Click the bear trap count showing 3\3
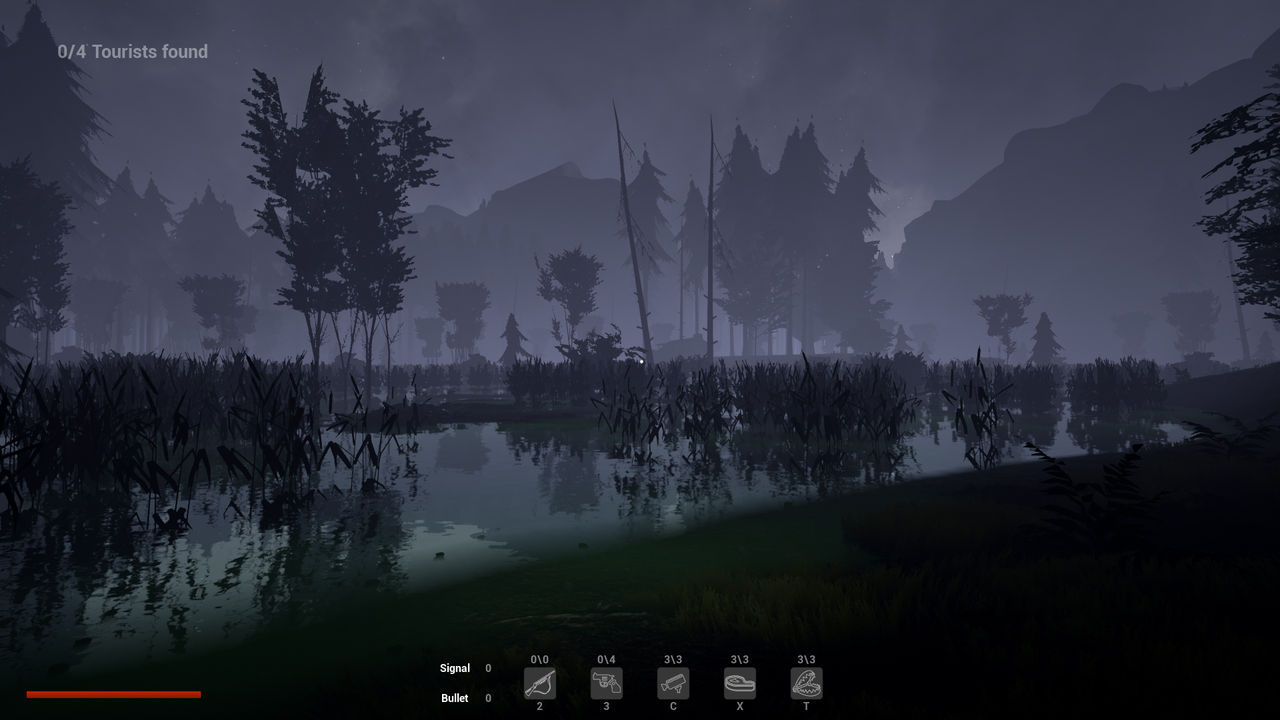 [x=806, y=659]
